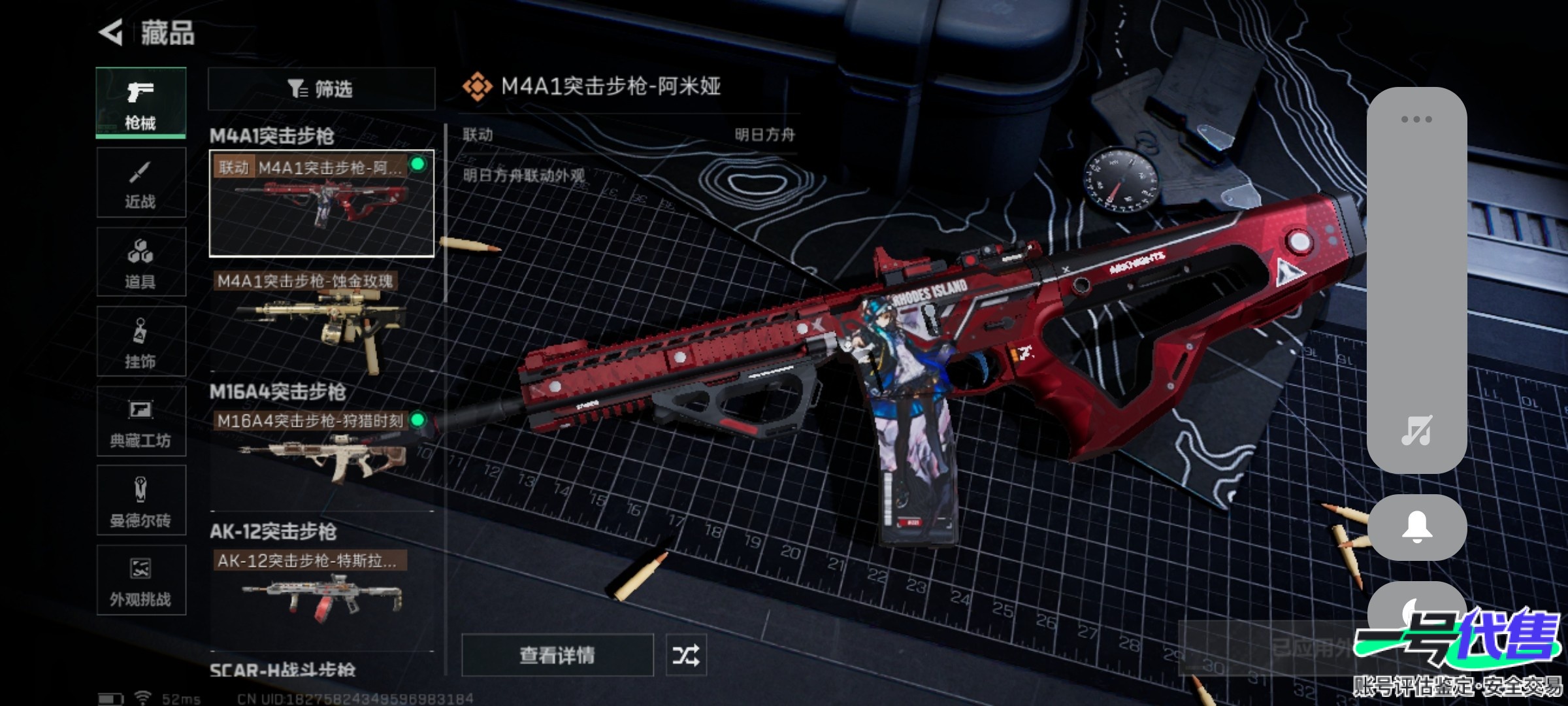The image size is (1568, 706).
Task: Switch to the 枪械 firearms tab
Action: (x=140, y=103)
